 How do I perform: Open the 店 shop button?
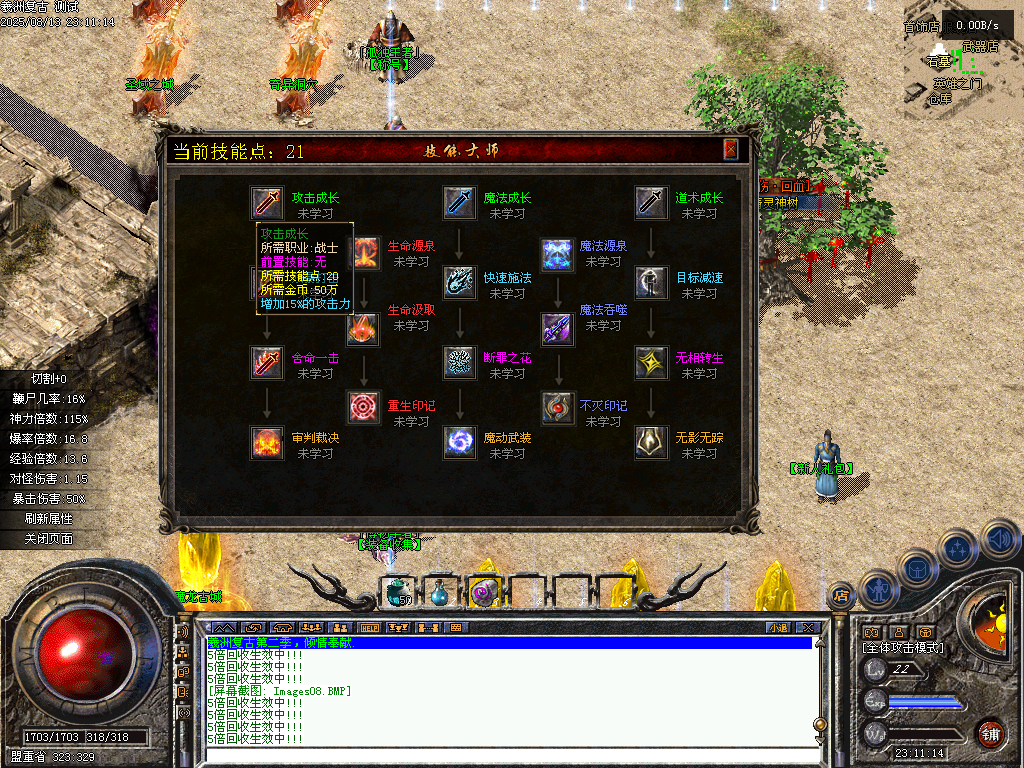tap(842, 596)
